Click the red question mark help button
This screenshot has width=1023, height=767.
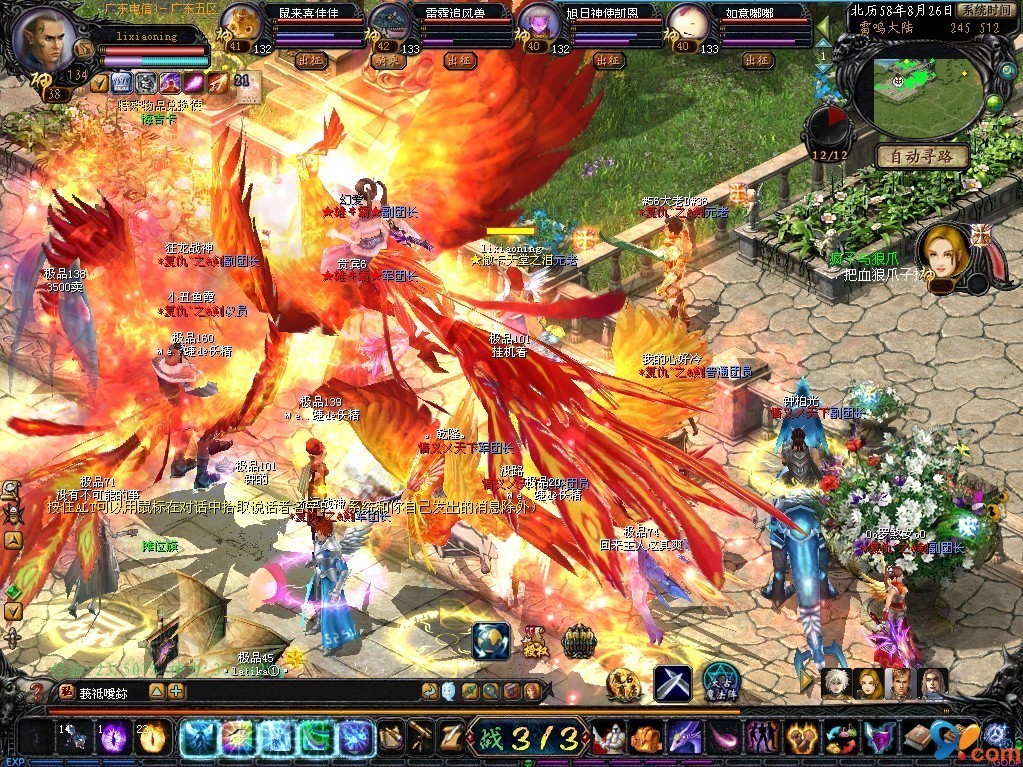click(x=37, y=691)
